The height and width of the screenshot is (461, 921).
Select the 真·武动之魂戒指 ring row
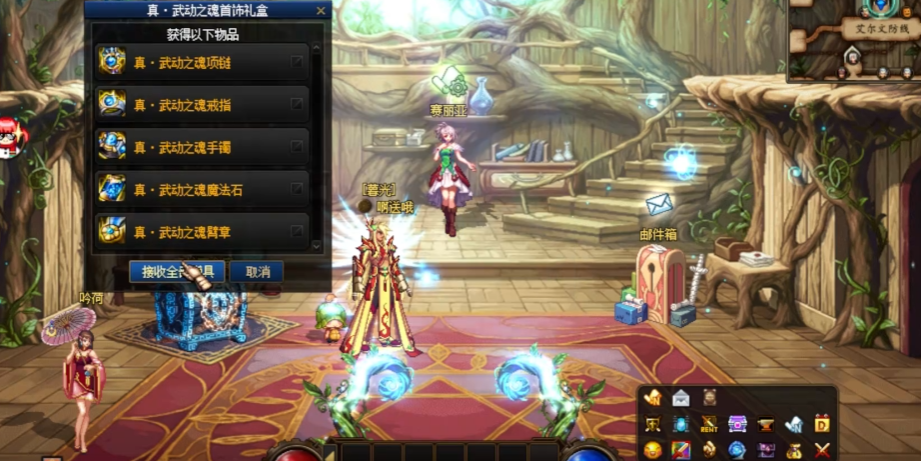coord(201,104)
